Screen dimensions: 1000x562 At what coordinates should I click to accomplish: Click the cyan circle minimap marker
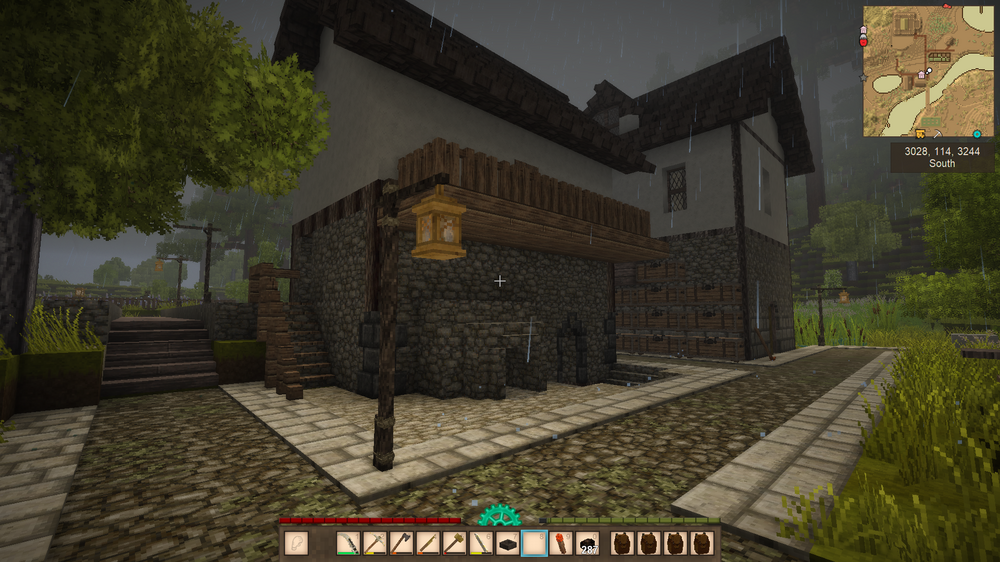click(977, 134)
